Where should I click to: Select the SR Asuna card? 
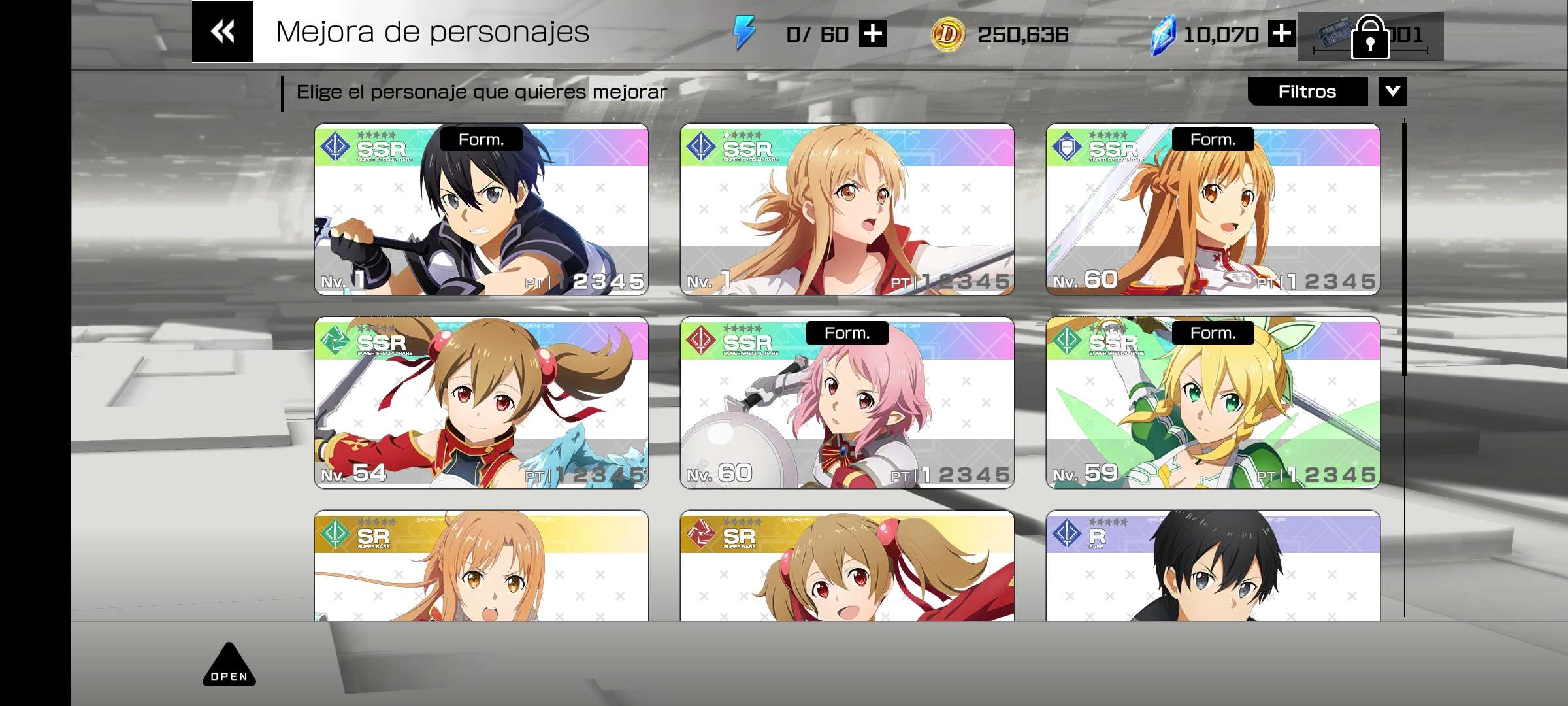(482, 566)
